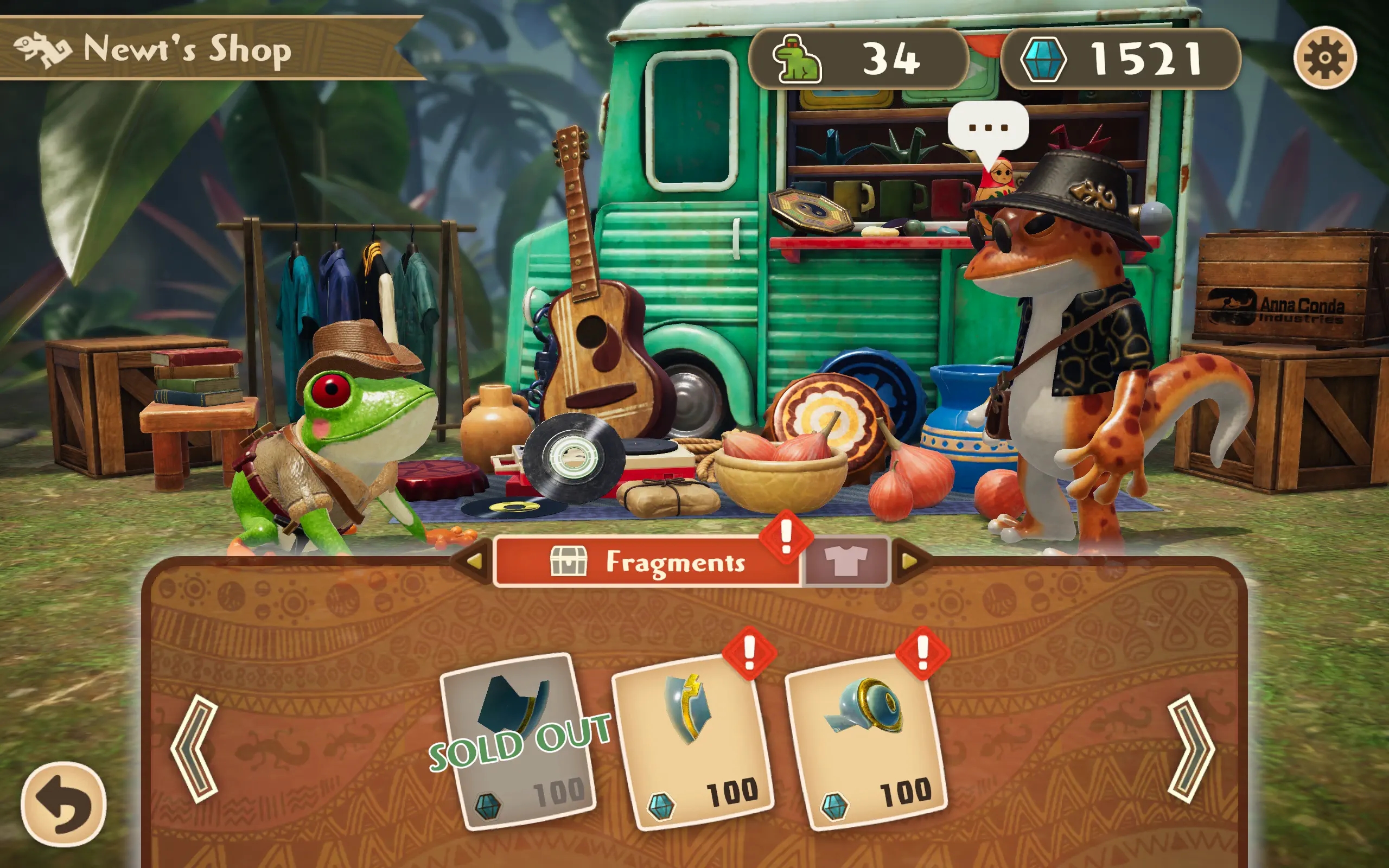The image size is (1389, 868).
Task: Click the small right tab-cycling arrow
Action: 909,561
